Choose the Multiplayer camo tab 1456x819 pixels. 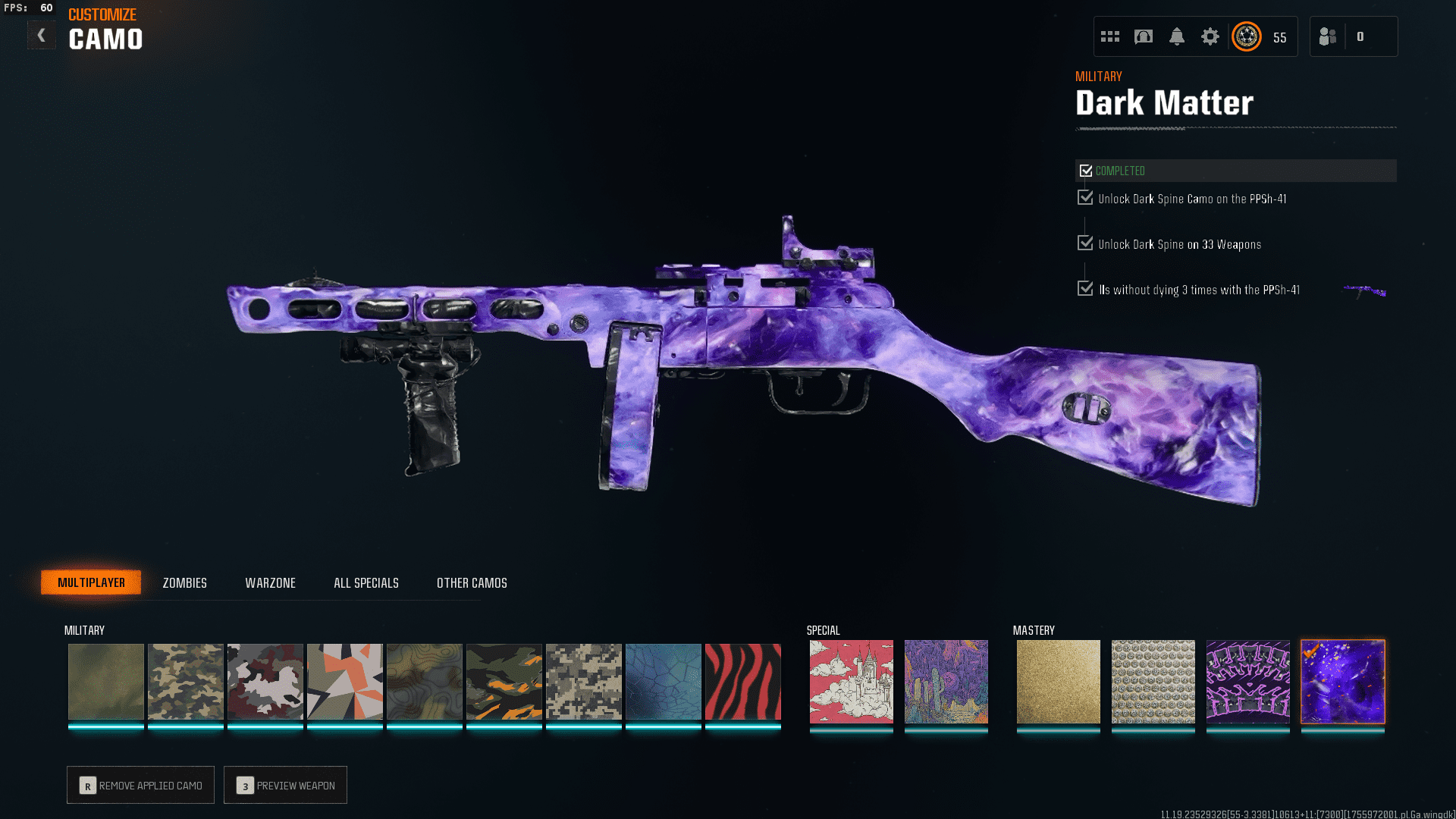pyautogui.click(x=91, y=582)
